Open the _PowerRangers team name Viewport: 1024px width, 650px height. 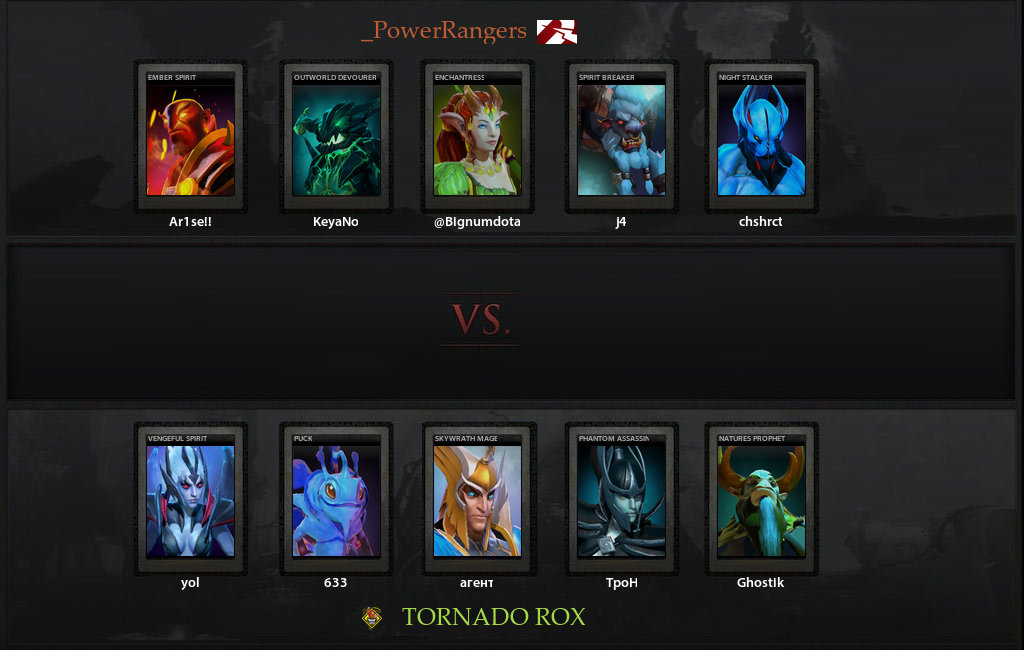[x=443, y=31]
